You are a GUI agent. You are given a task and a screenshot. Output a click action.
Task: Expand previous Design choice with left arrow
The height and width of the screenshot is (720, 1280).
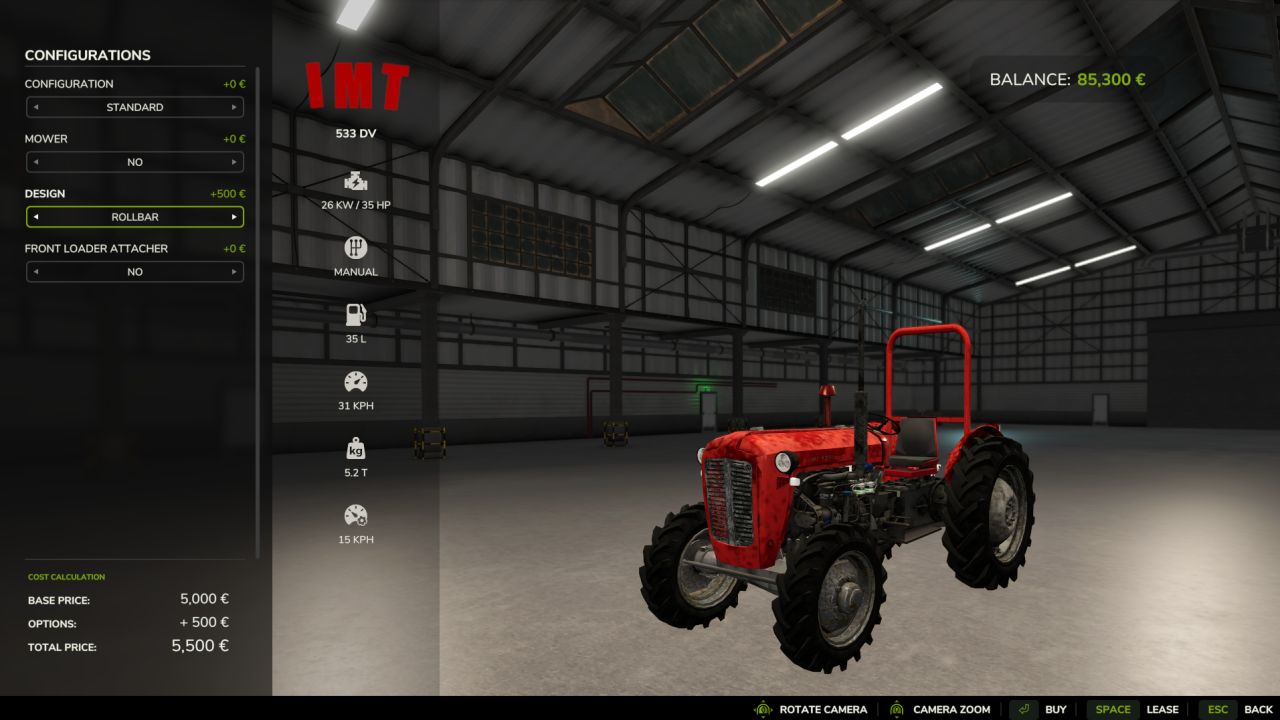tap(35, 216)
